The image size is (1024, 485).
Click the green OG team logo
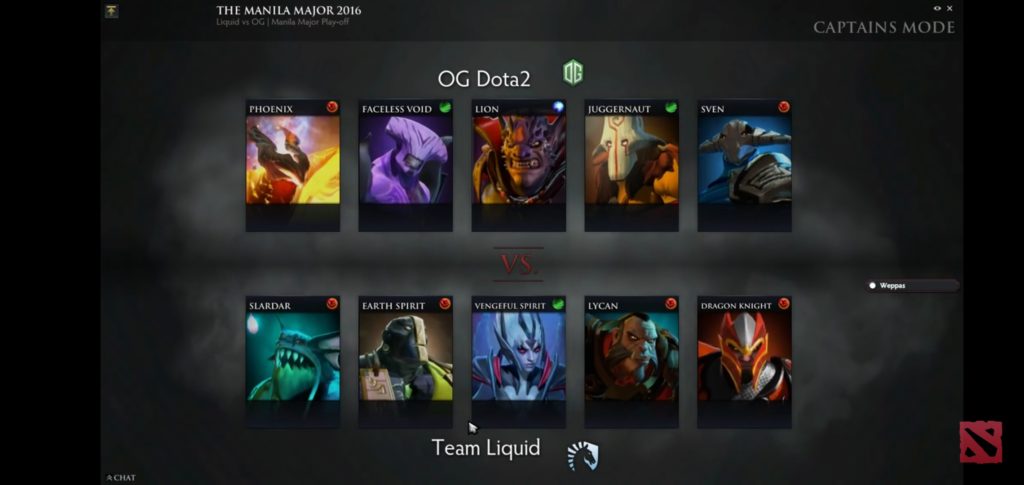(x=573, y=73)
